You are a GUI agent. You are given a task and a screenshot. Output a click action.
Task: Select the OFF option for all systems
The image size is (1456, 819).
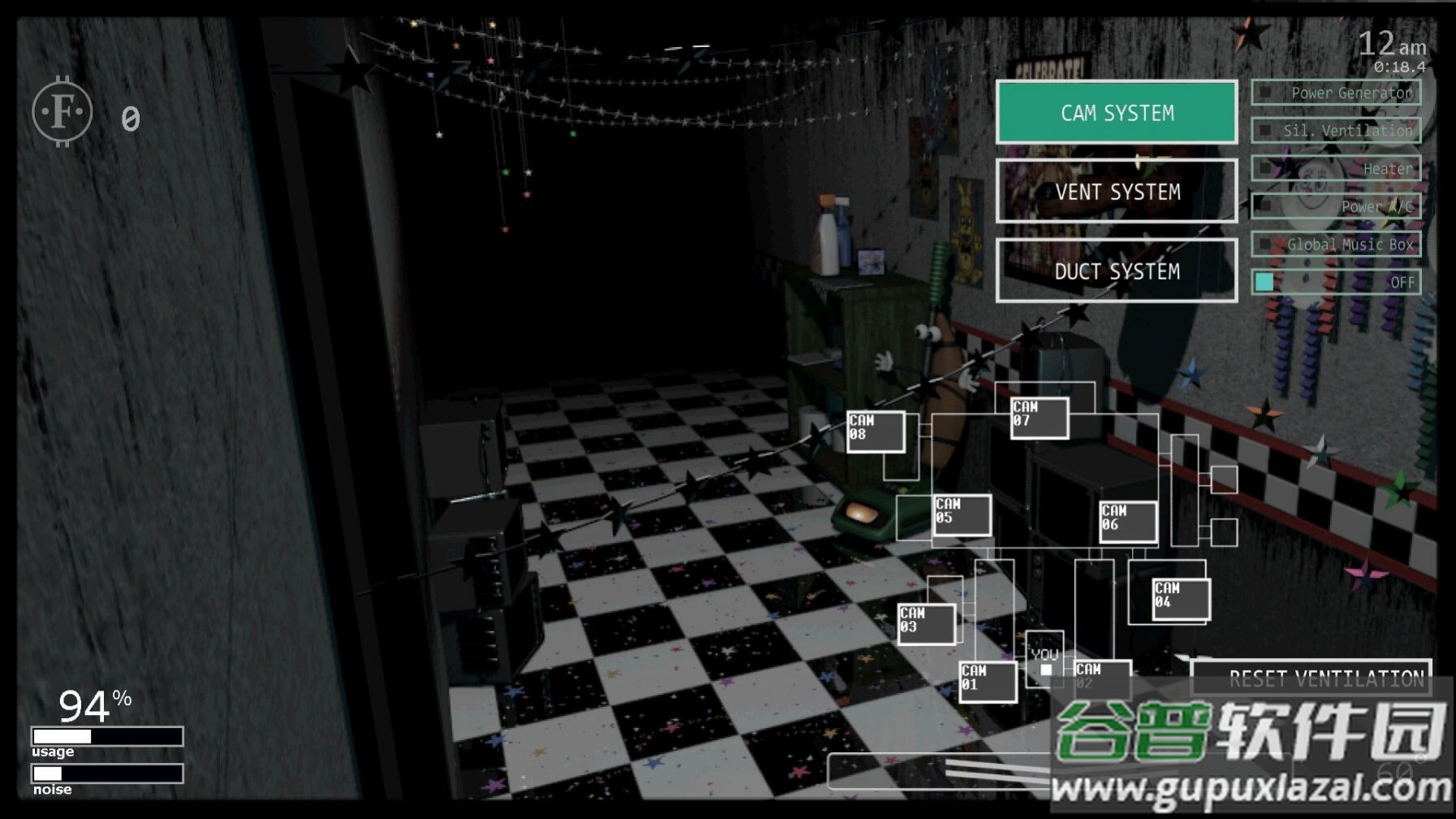pyautogui.click(x=1336, y=282)
